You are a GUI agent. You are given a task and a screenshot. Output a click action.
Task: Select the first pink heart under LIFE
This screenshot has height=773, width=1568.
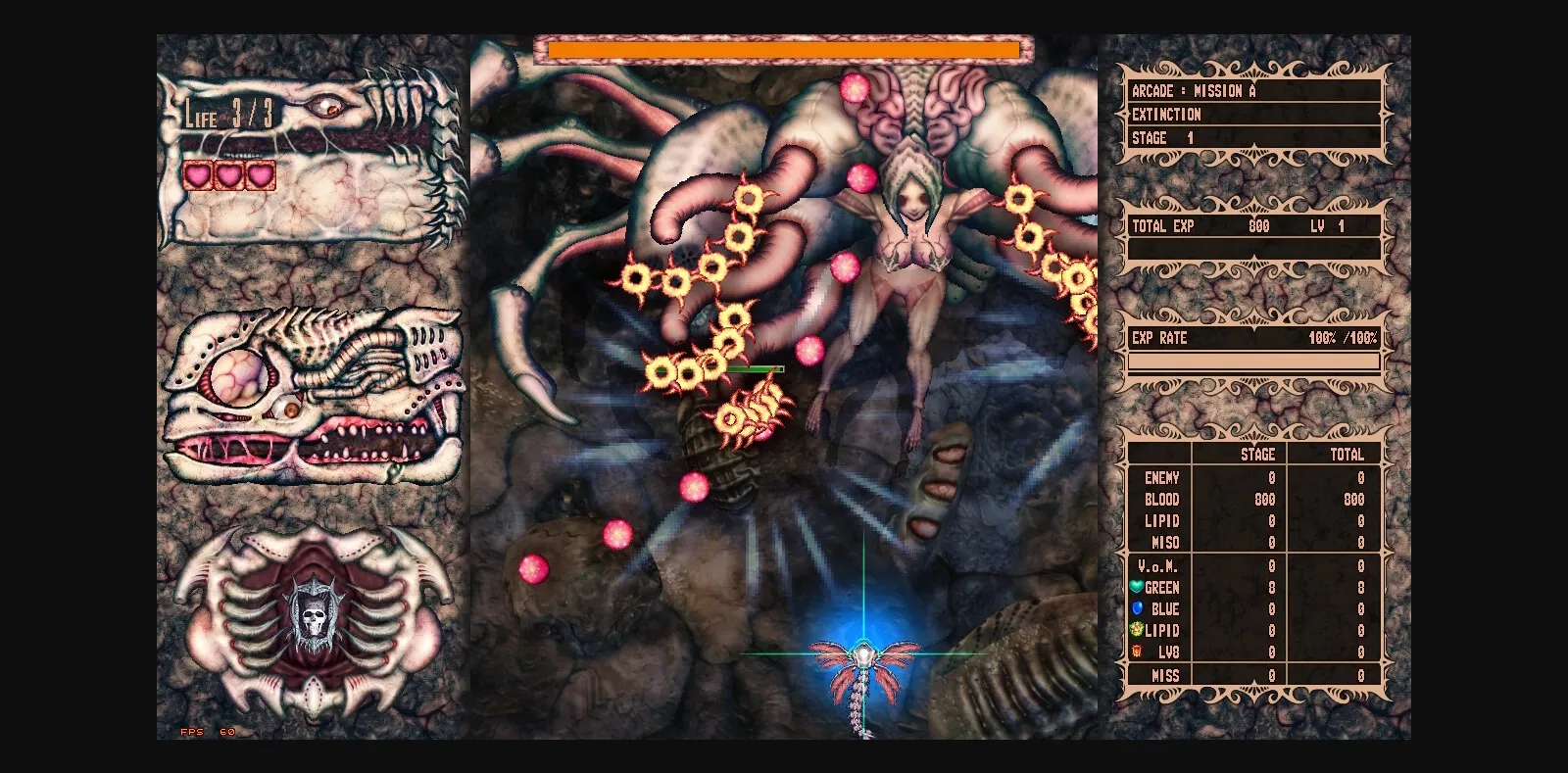coord(196,175)
